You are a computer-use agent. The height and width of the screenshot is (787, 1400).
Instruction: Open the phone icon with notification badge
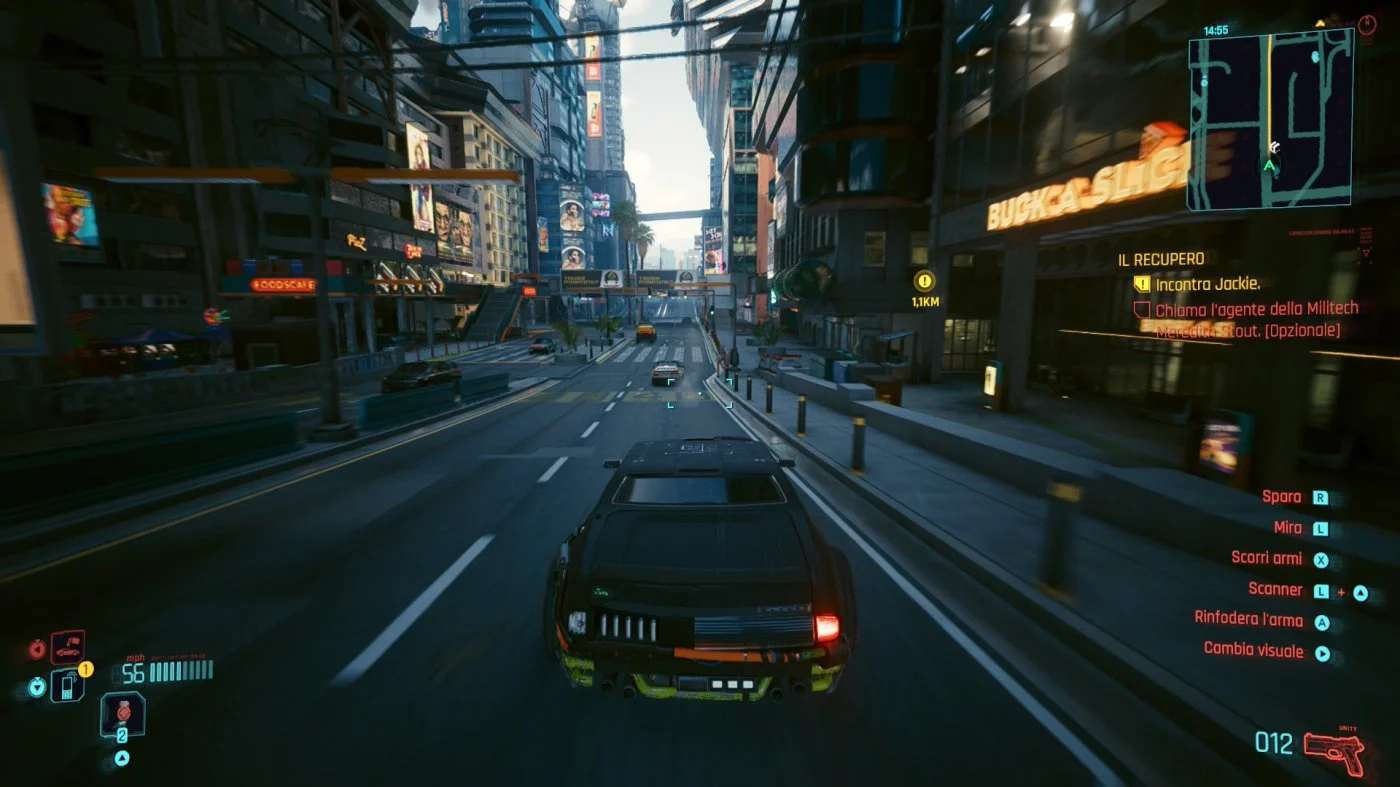[68, 685]
